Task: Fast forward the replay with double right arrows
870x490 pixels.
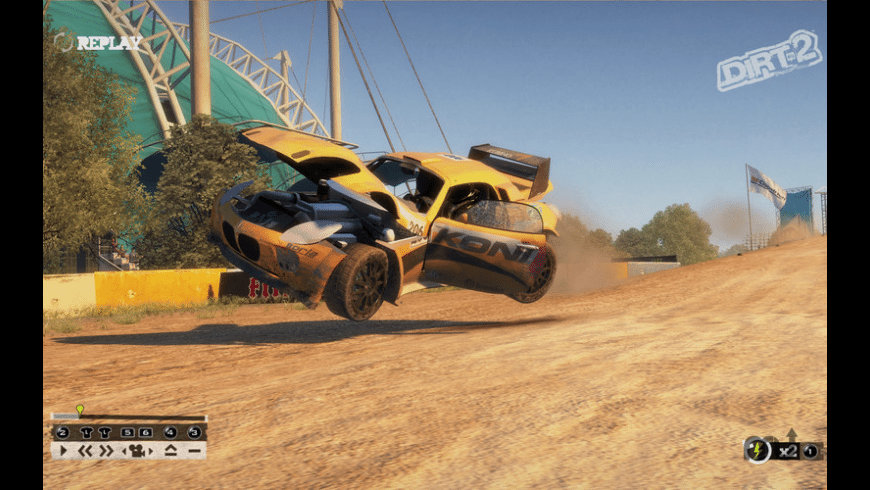Action: (x=106, y=451)
